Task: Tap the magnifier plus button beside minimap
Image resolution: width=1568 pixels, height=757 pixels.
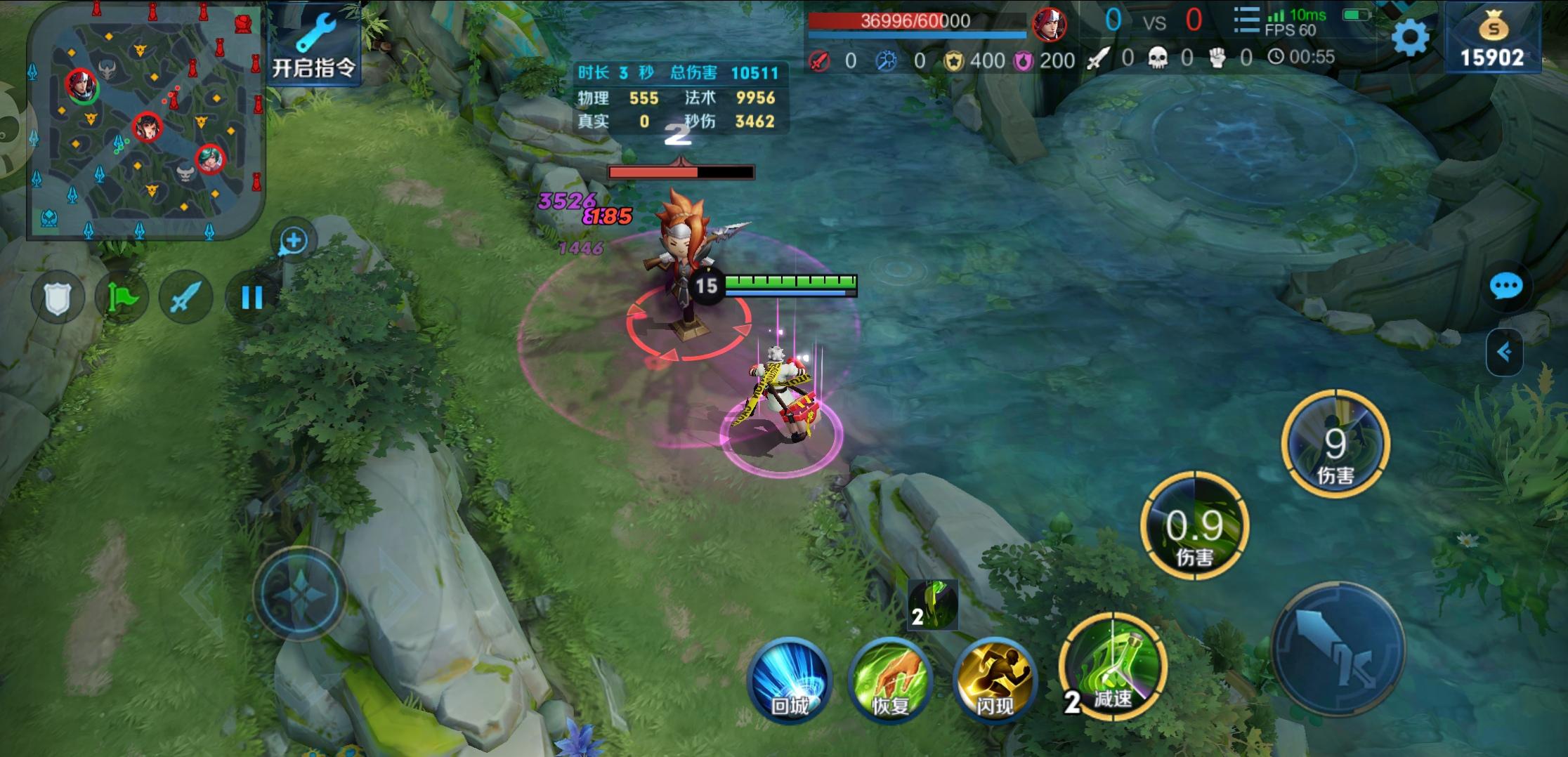Action: pyautogui.click(x=294, y=241)
